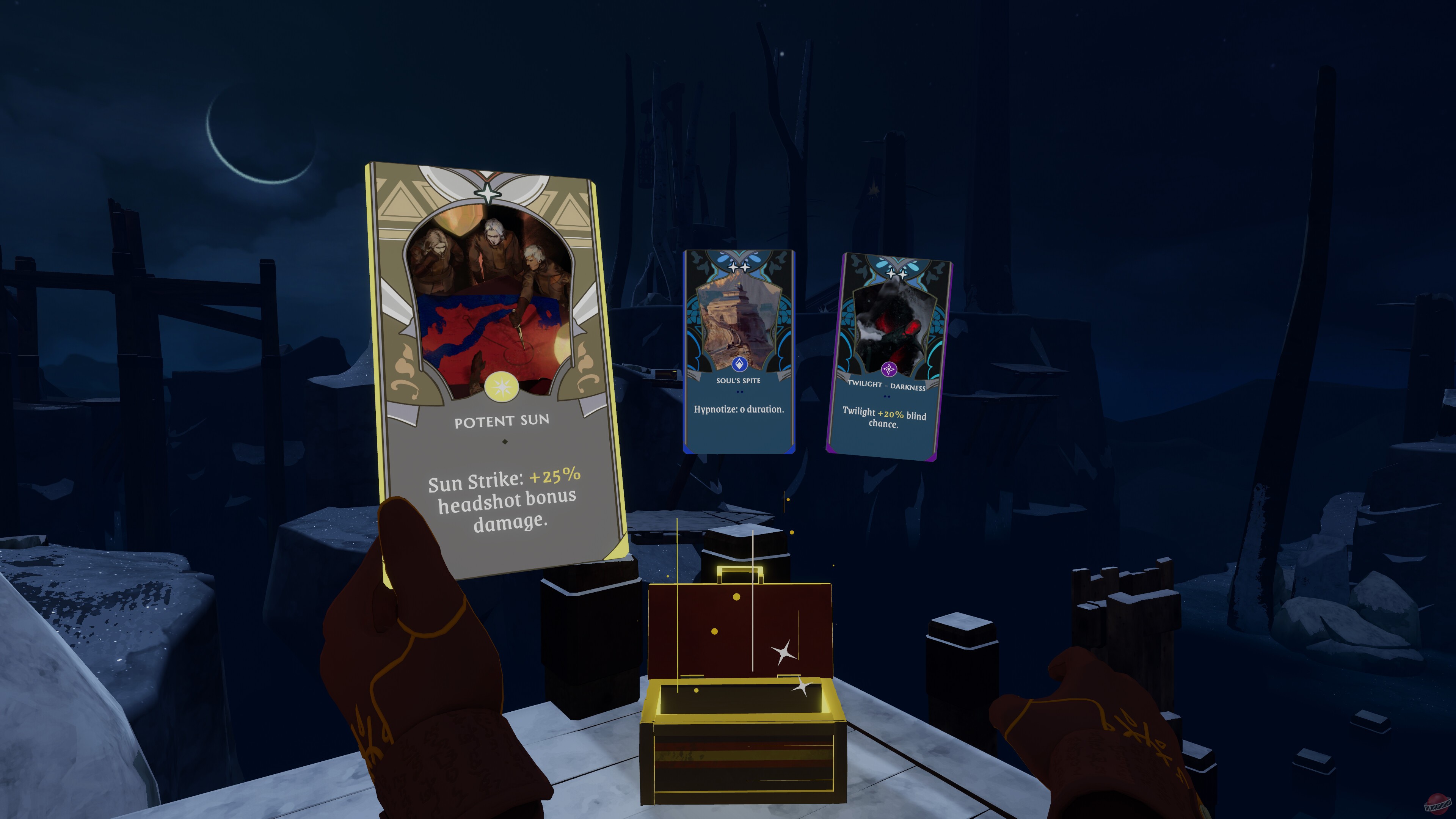
Task: Click the purple shuriken emblem on Twilight - Darkness
Action: (x=889, y=369)
